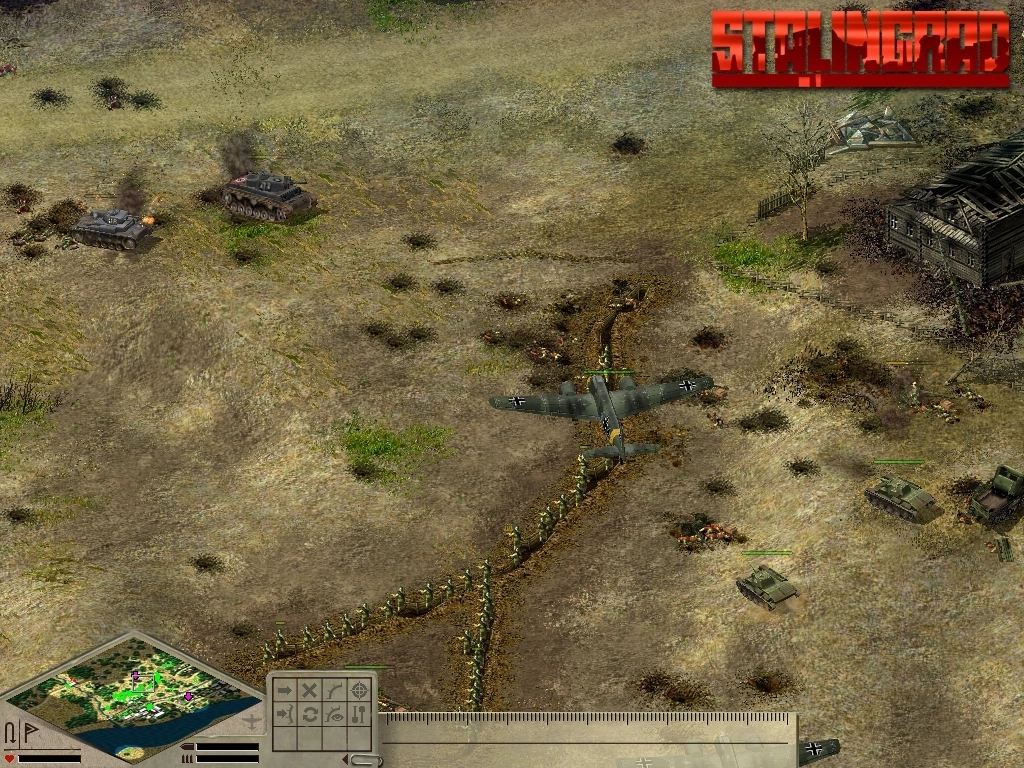Activate the X stop command
This screenshot has width=1024, height=768.
[x=310, y=690]
